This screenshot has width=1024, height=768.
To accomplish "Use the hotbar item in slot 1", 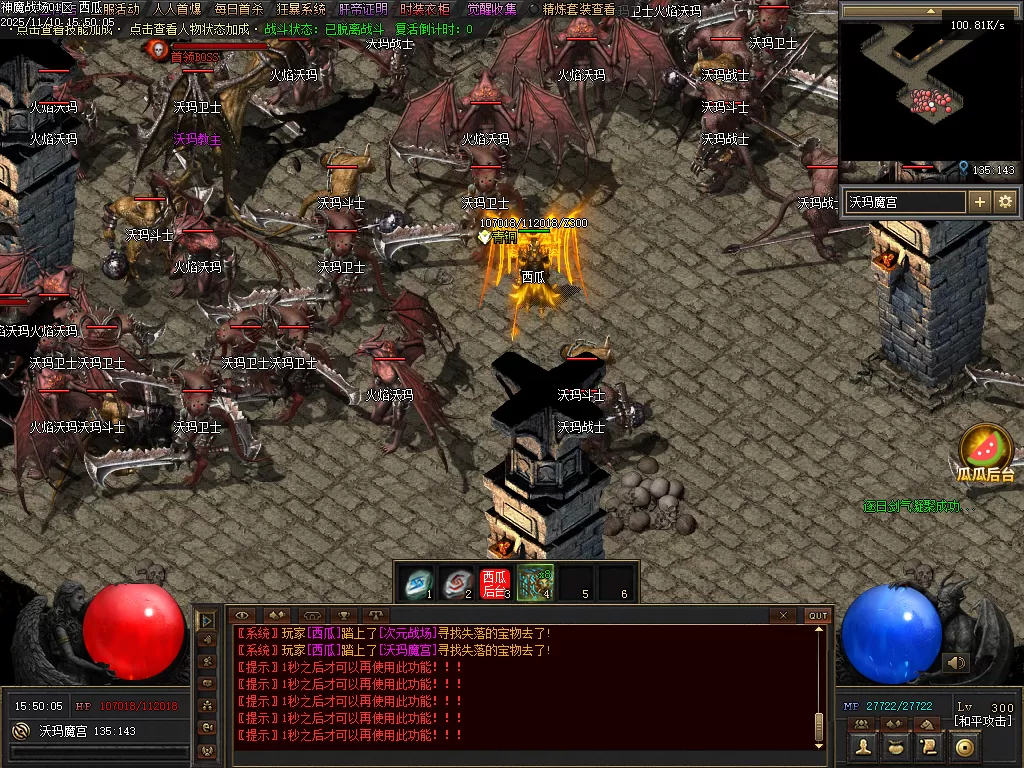I will (417, 581).
